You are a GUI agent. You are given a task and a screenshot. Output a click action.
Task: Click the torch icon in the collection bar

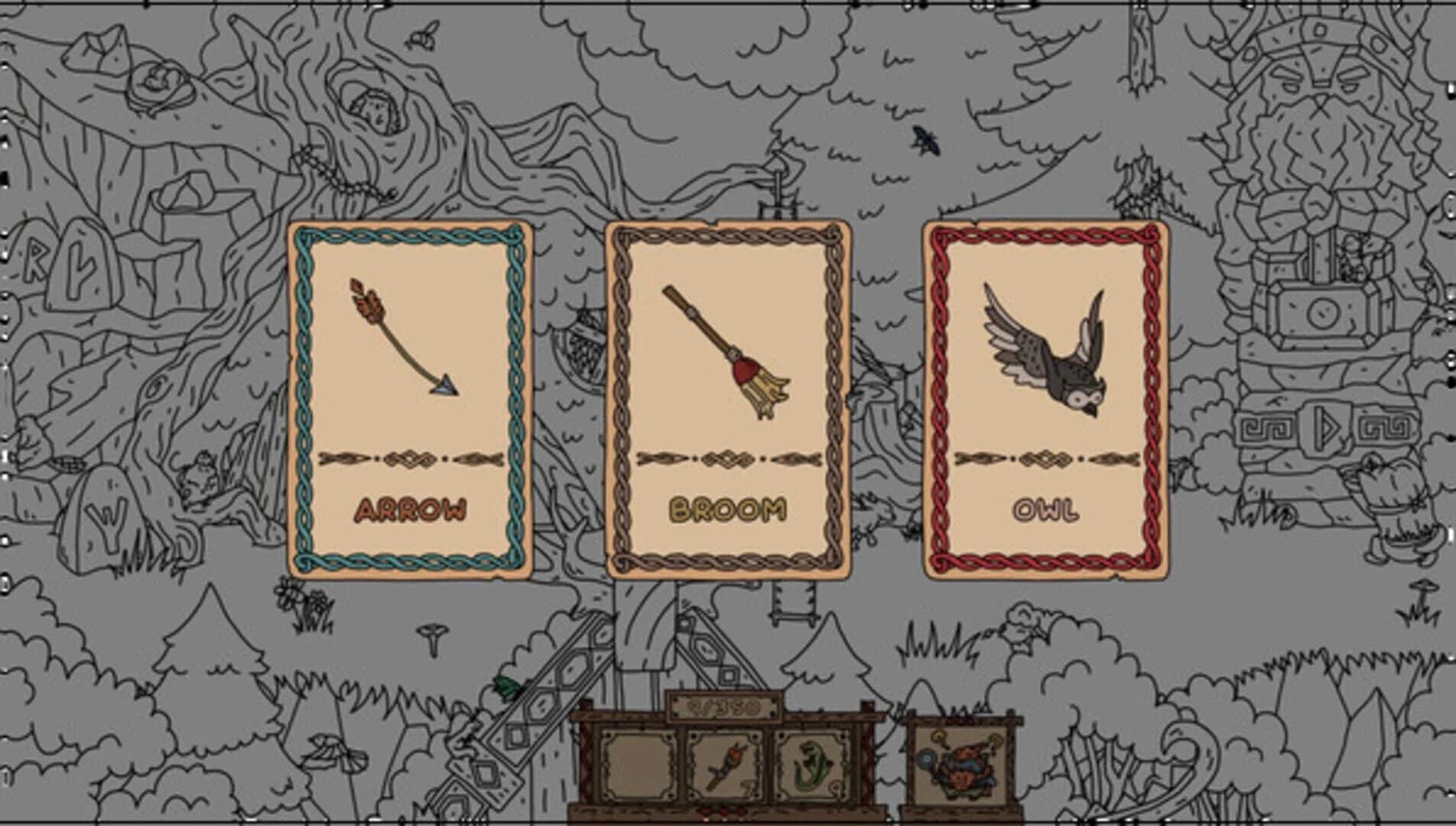pyautogui.click(x=725, y=763)
